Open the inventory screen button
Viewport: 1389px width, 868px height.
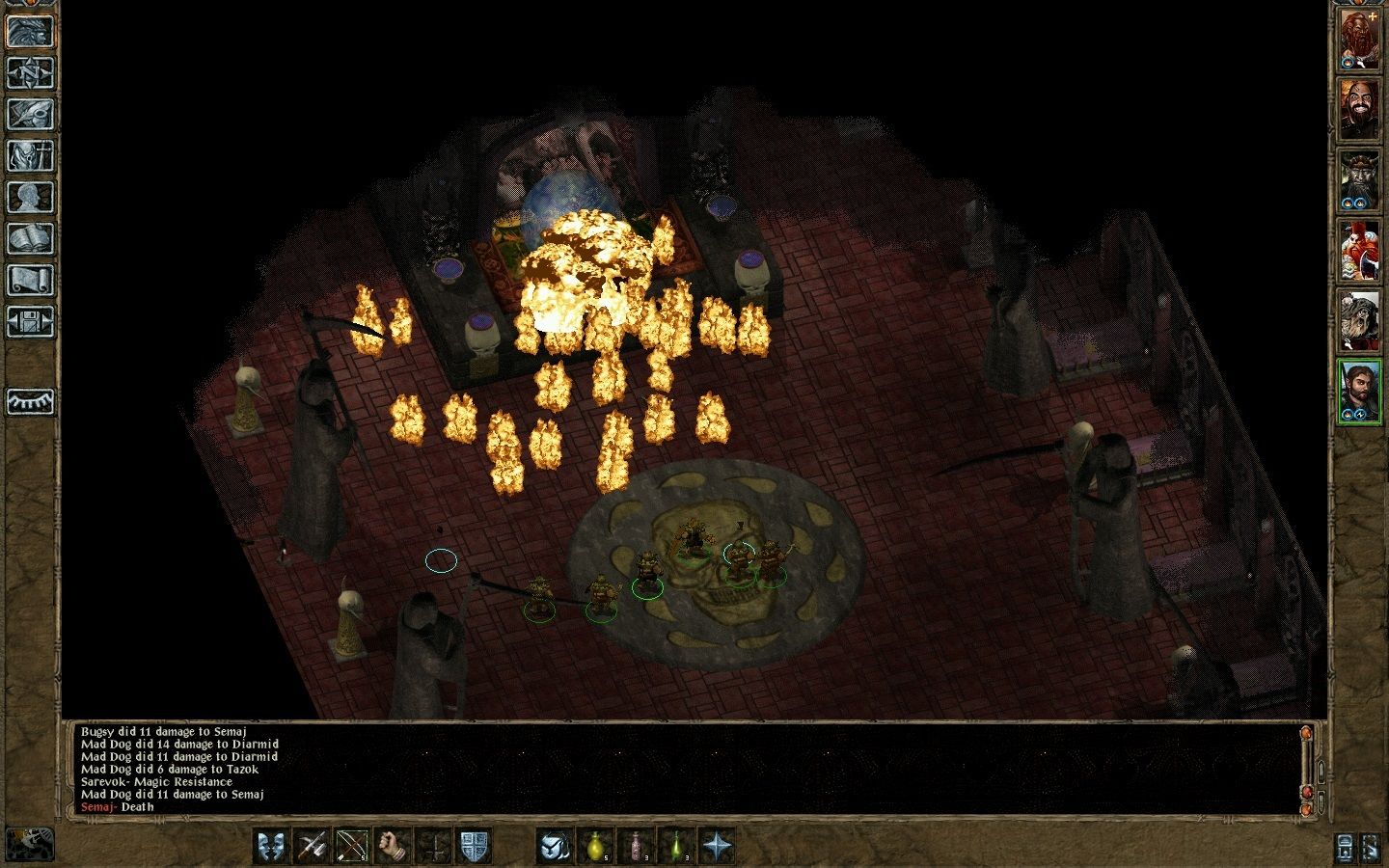point(30,155)
